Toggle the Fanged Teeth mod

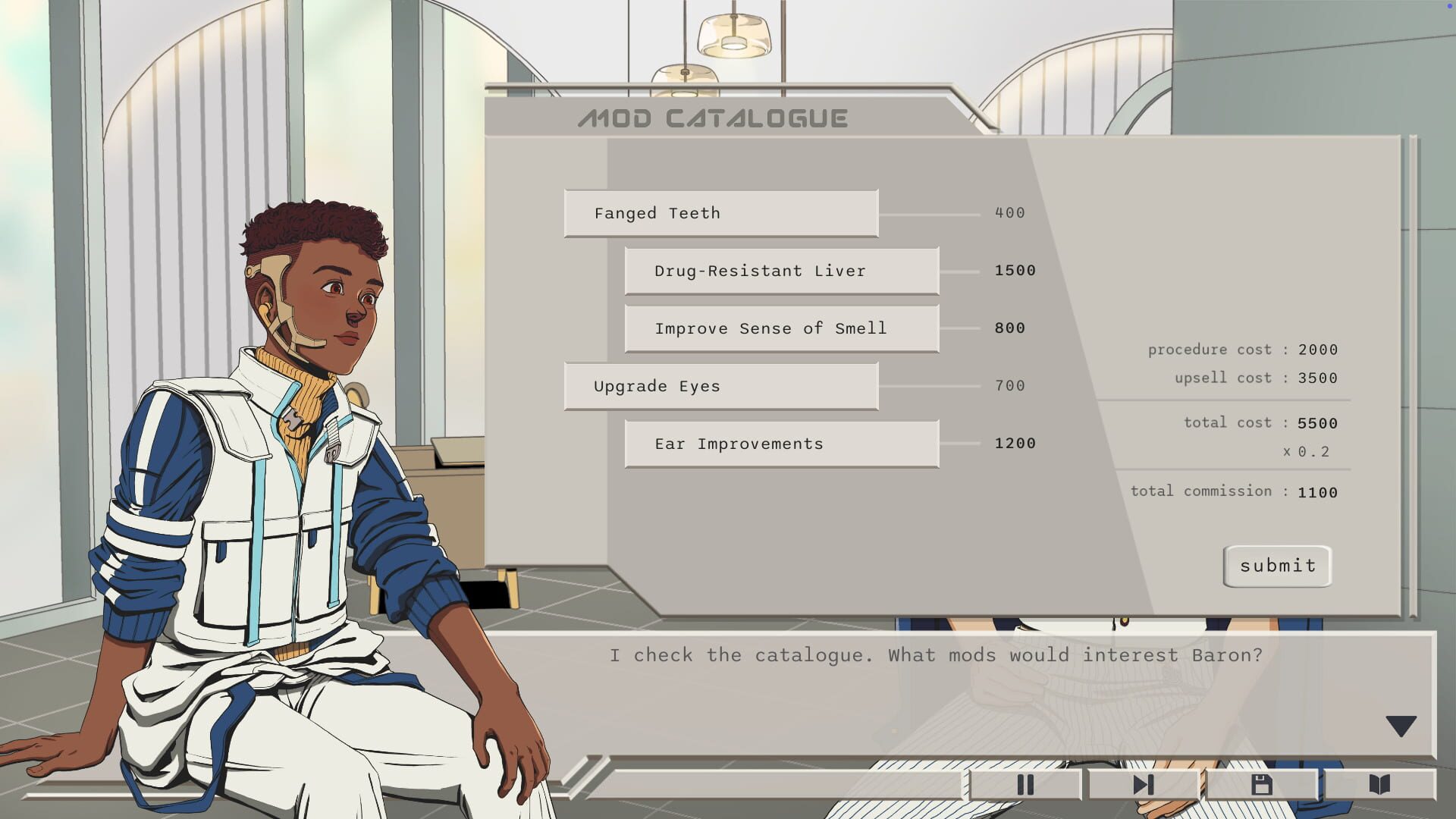tap(720, 213)
